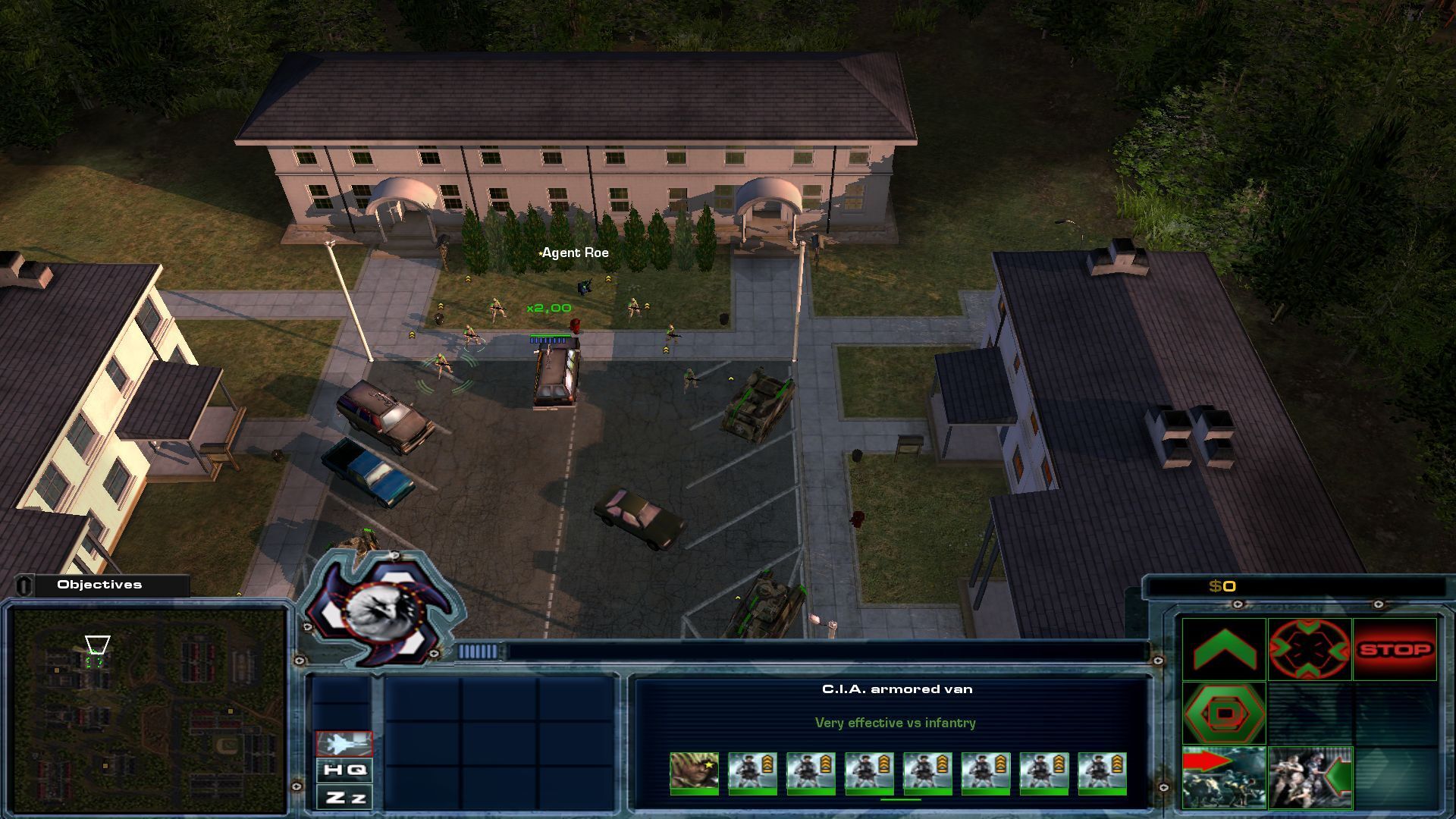Activate the green hexagon command

point(1224,713)
